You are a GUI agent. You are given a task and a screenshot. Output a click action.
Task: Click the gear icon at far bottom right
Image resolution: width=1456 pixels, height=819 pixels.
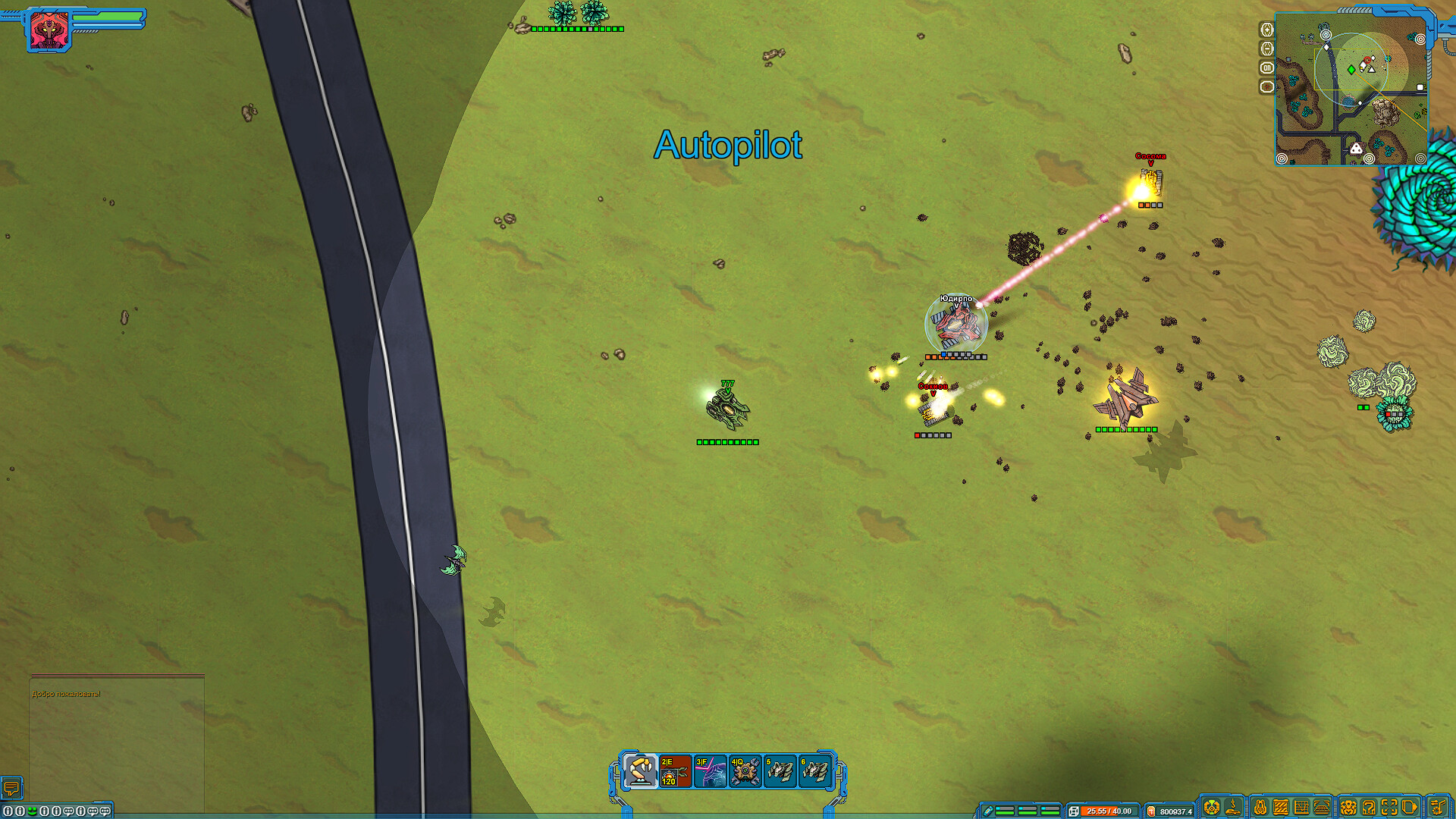coord(1439,806)
